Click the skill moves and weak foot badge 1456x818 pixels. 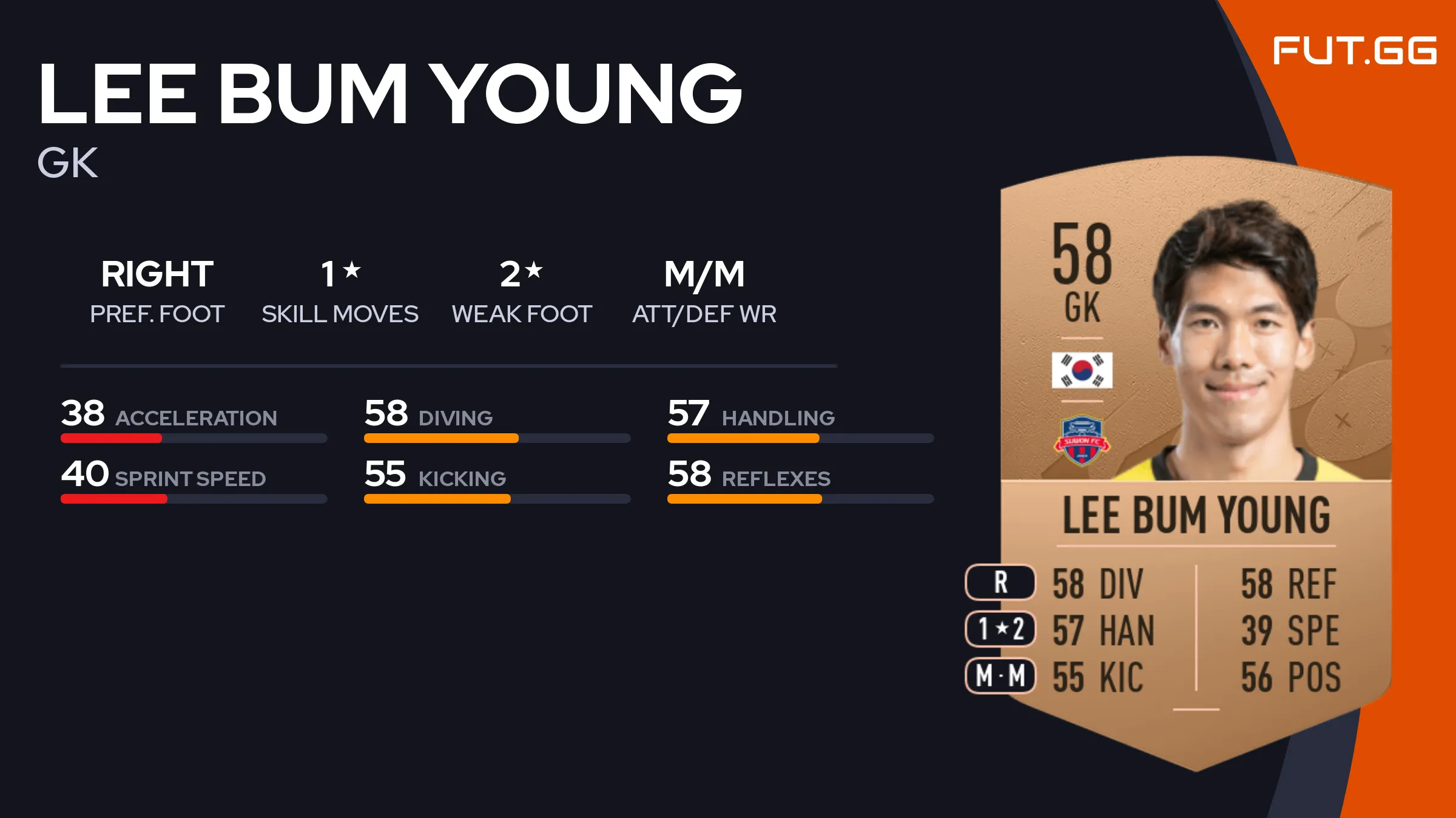click(x=1000, y=629)
